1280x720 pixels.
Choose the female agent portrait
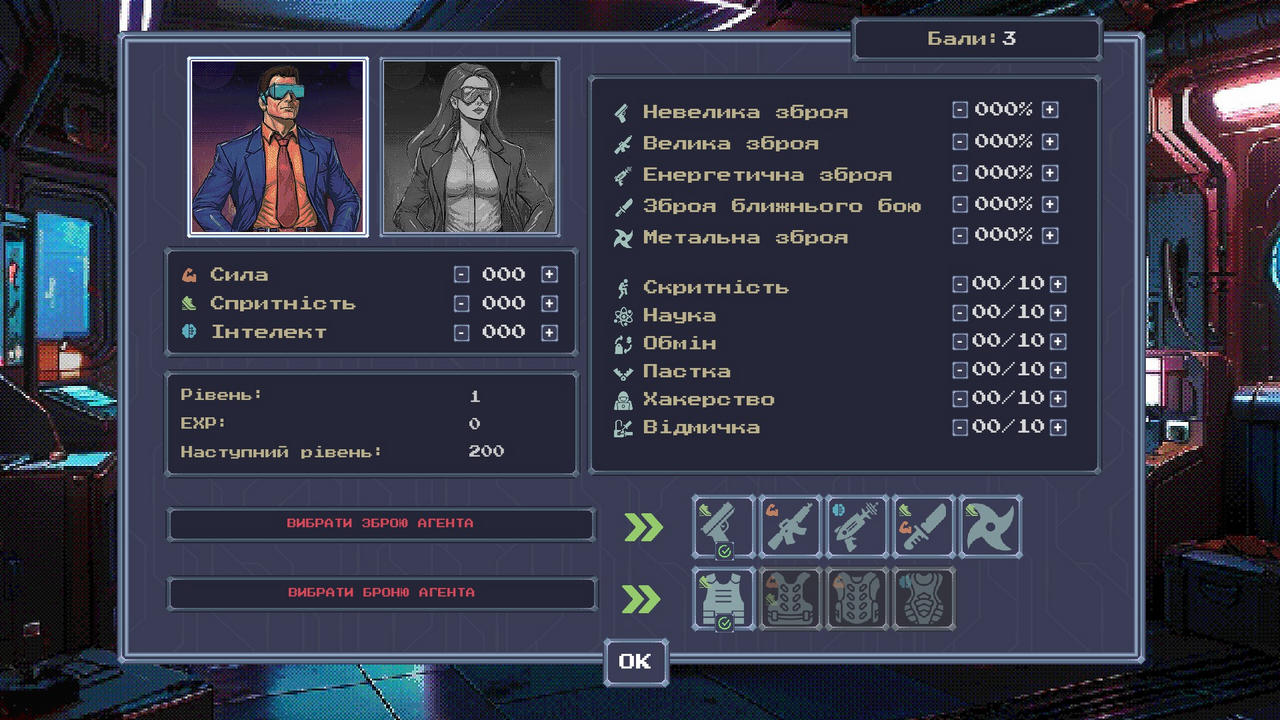pyautogui.click(x=469, y=146)
